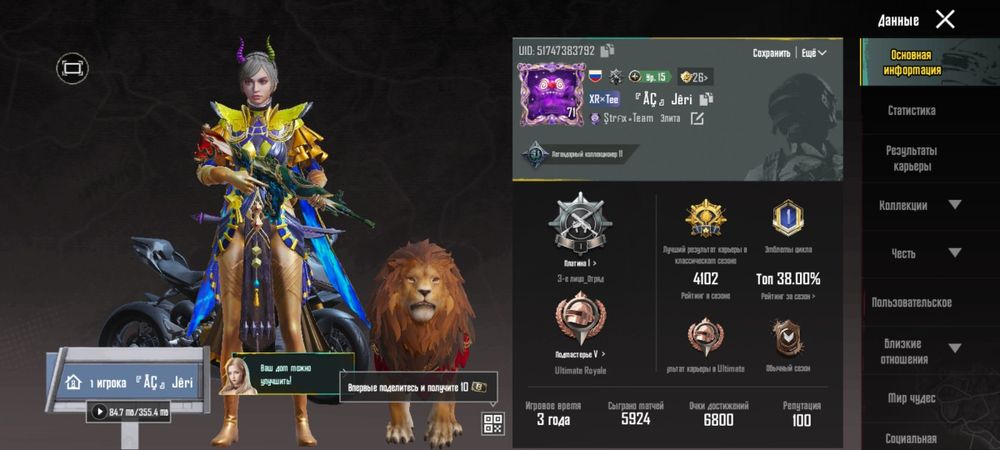
Task: Expand the Коллекции section
Action: [x=954, y=205]
